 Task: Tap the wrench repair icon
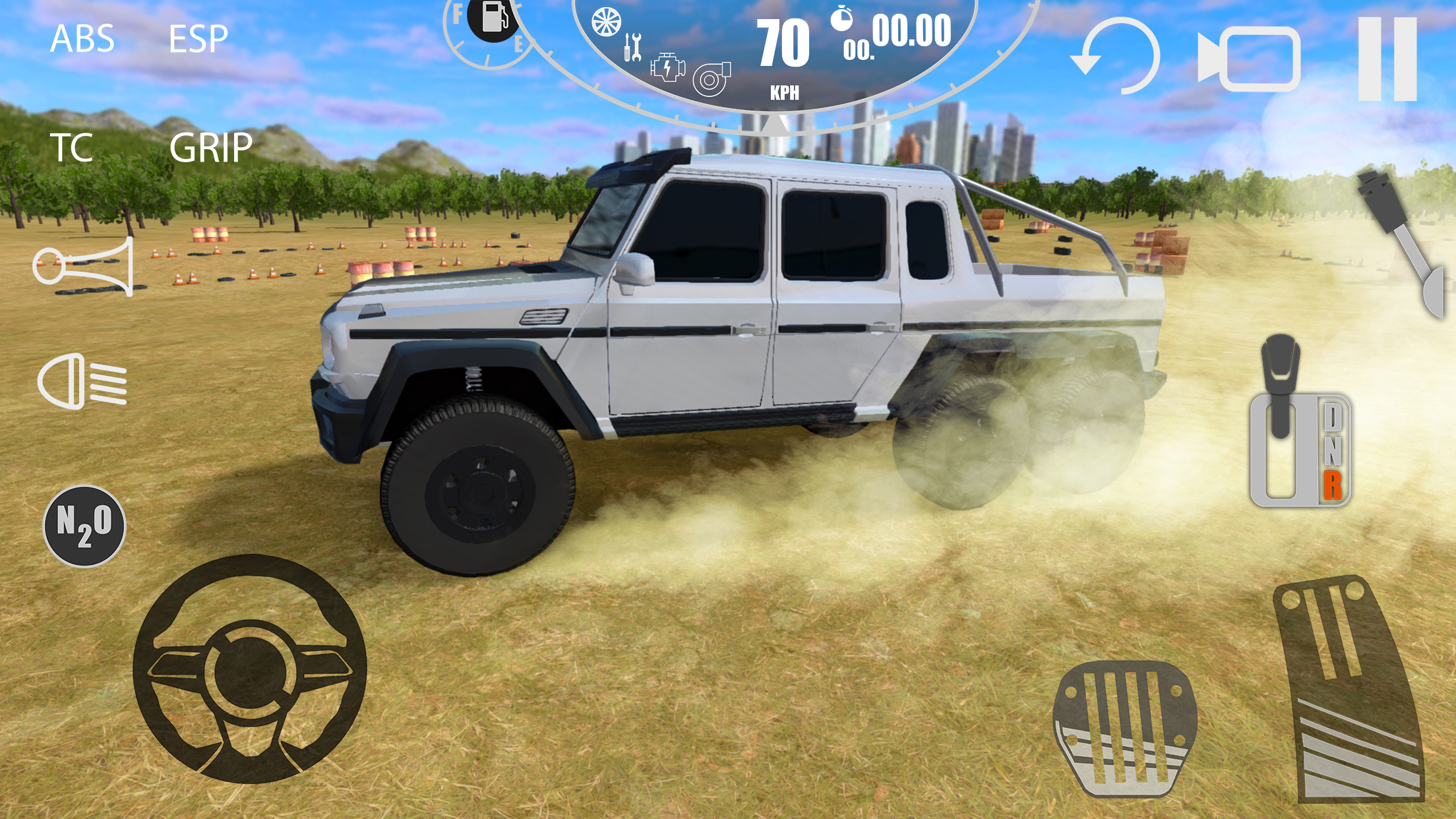tap(632, 47)
